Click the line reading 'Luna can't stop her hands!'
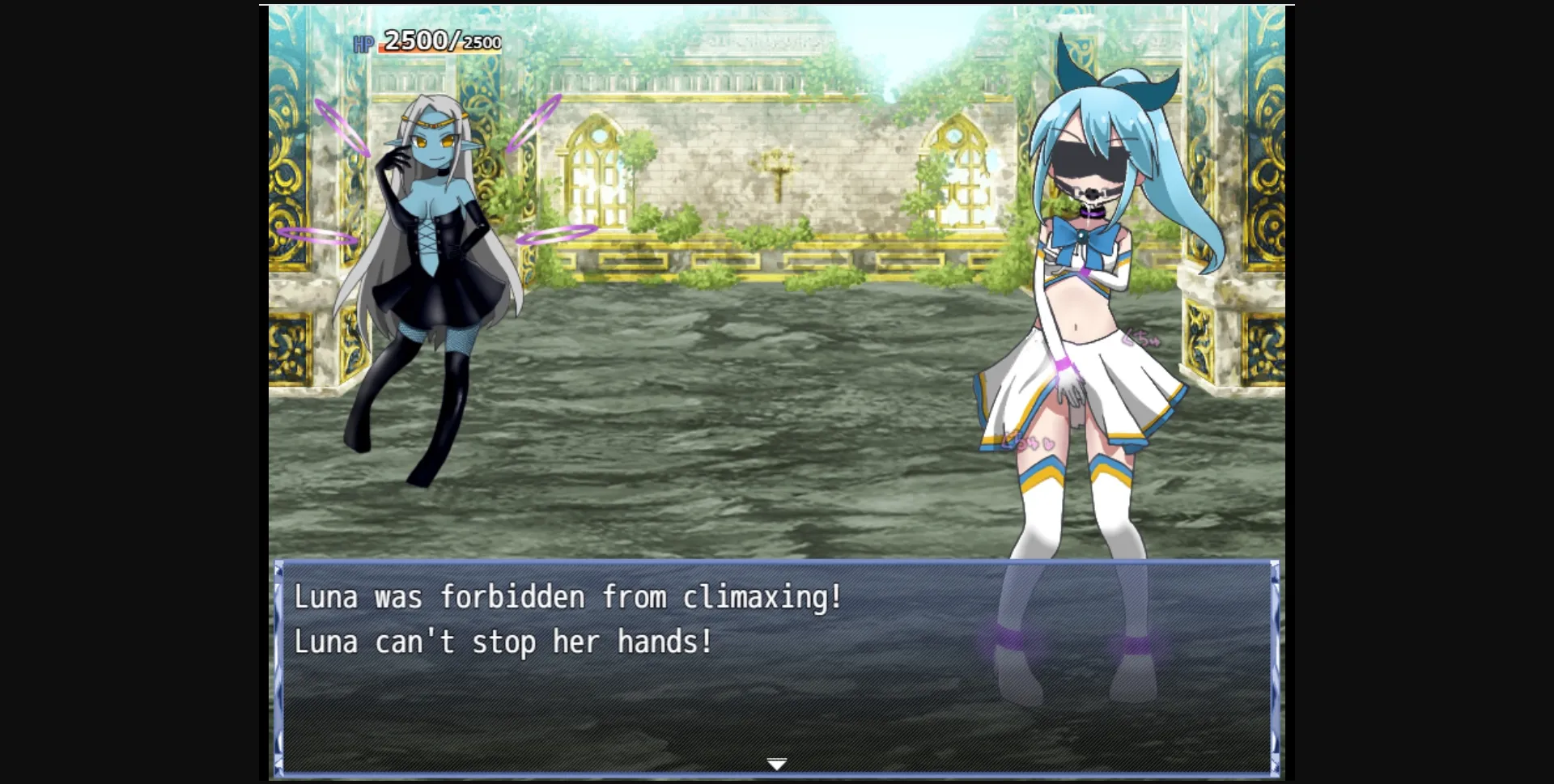This screenshot has width=1554, height=784. [x=502, y=642]
